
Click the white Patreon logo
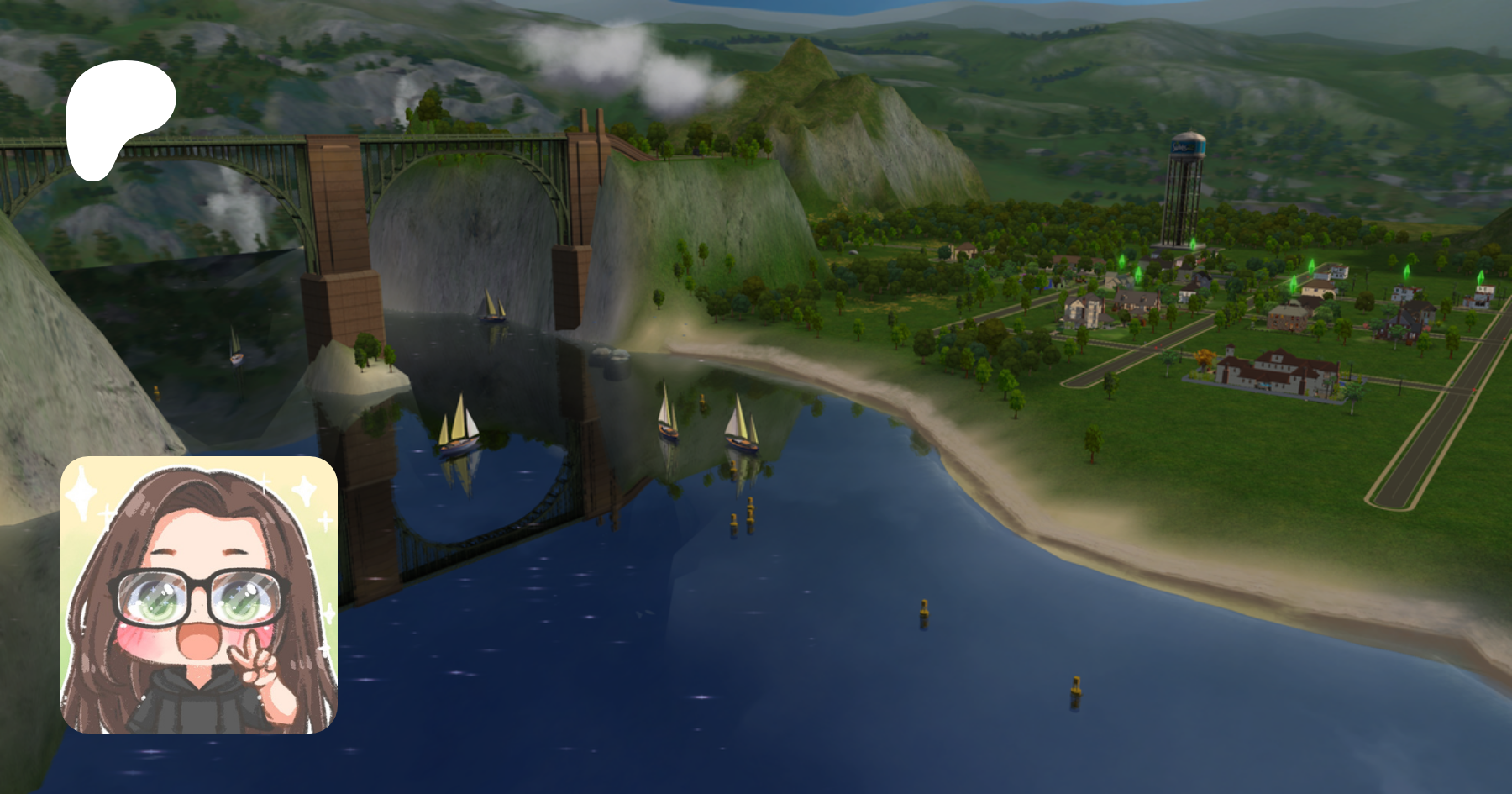[x=118, y=116]
